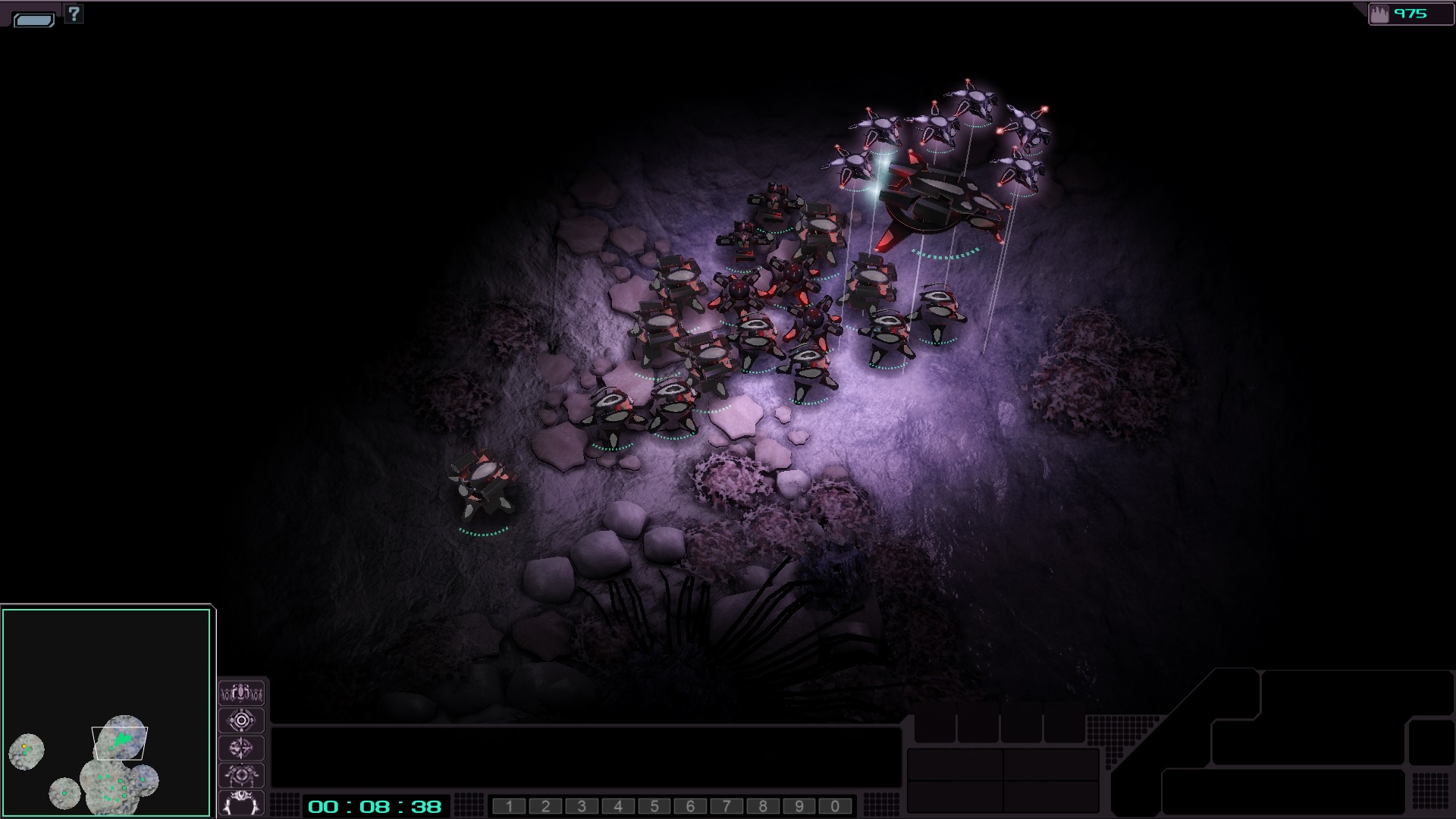
Task: Switch to control group 9
Action: (799, 806)
